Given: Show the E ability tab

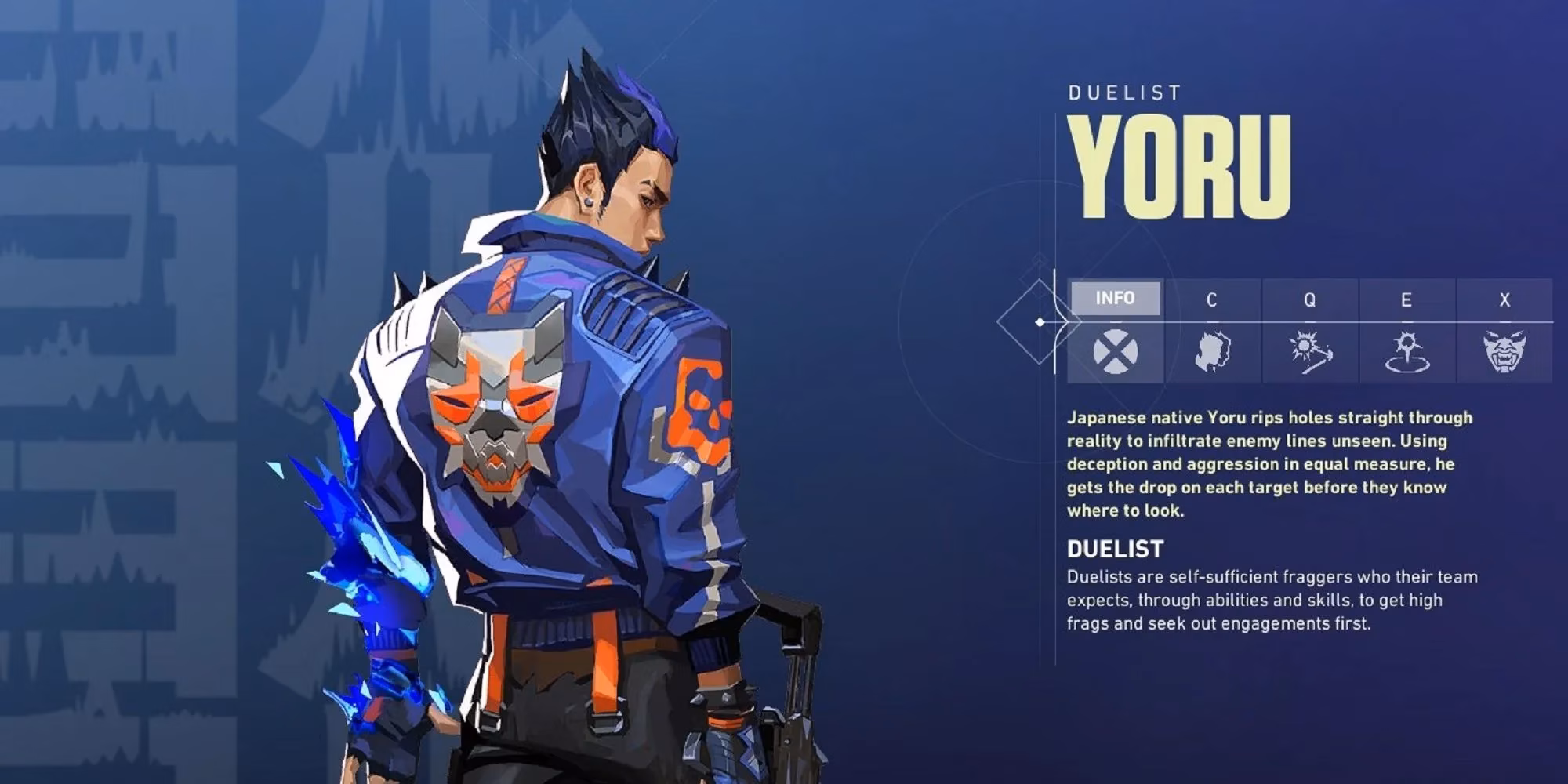Looking at the screenshot, I should tap(1406, 299).
